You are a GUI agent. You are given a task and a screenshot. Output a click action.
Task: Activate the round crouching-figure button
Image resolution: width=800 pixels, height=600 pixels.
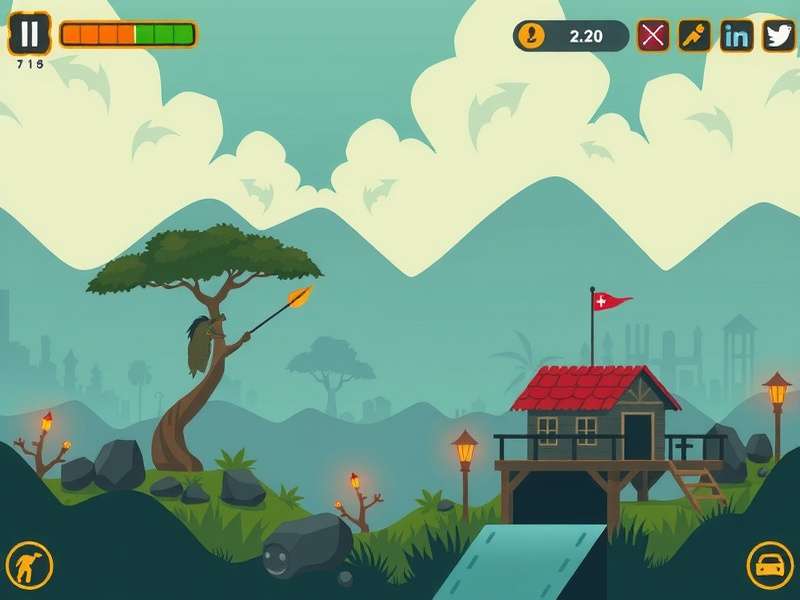(x=29, y=566)
